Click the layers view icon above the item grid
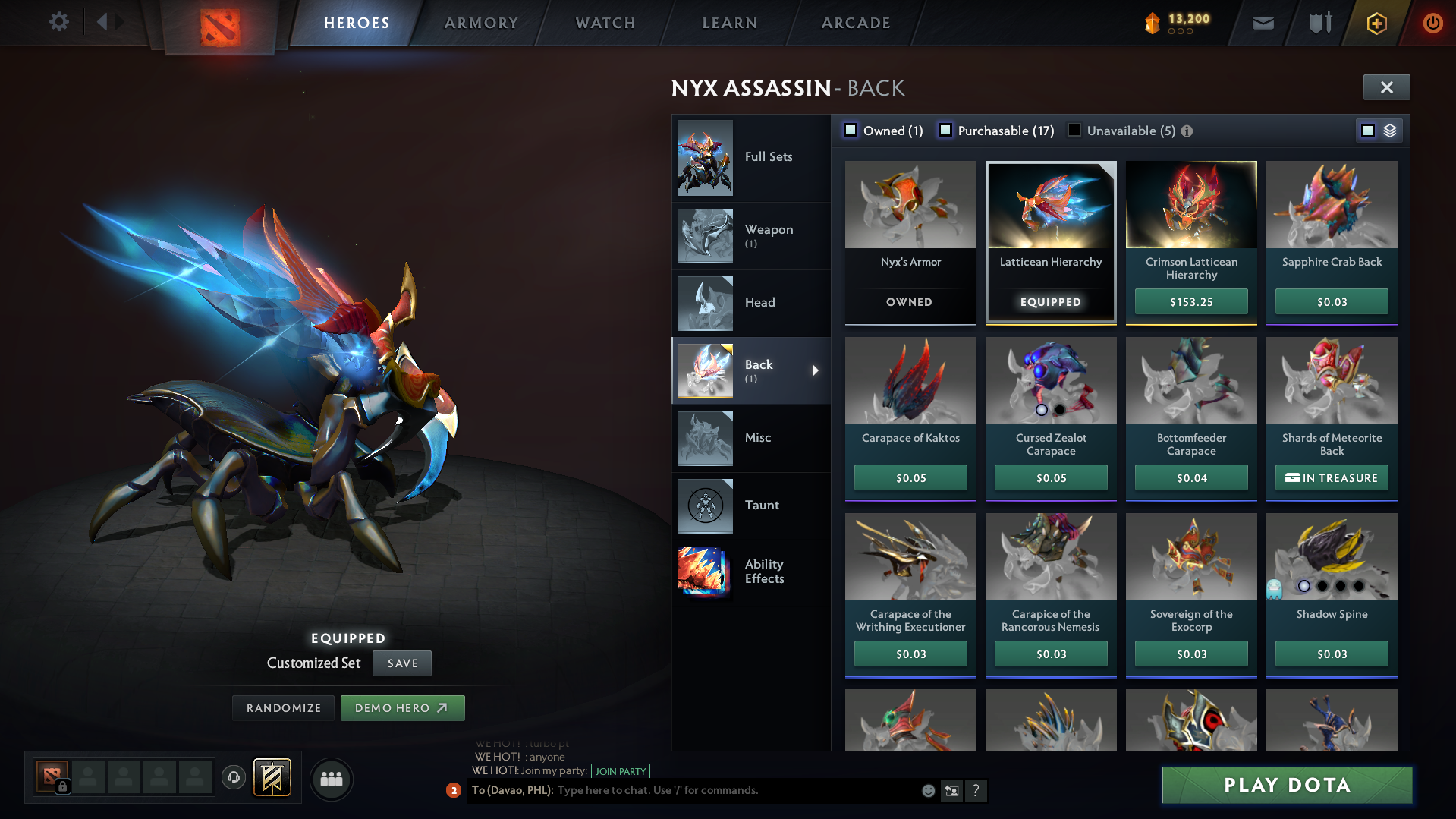The height and width of the screenshot is (819, 1456). point(1388,130)
